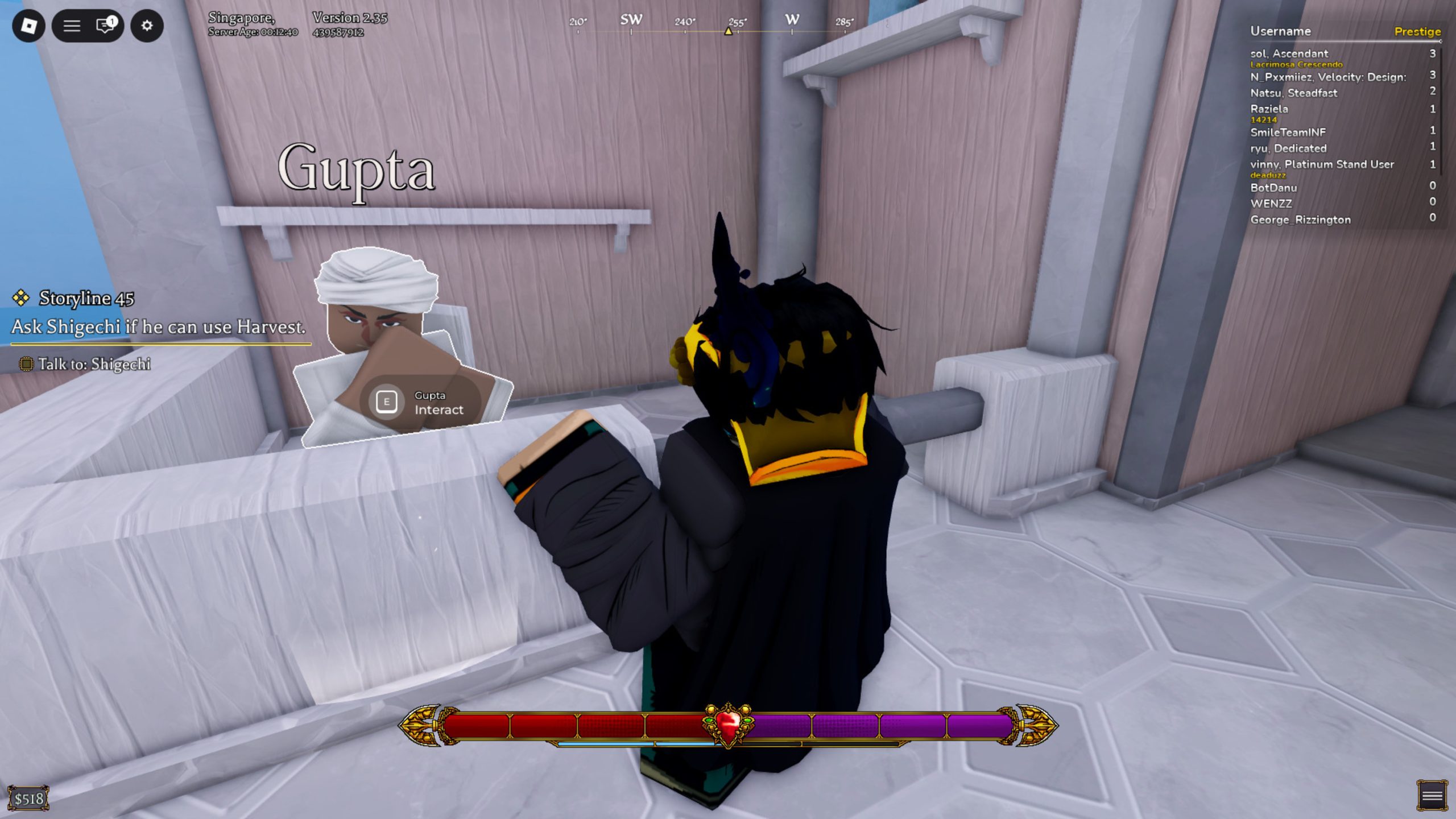Viewport: 1456px width, 819px height.
Task: Click the Gupta Interact prompt
Action: click(x=420, y=402)
